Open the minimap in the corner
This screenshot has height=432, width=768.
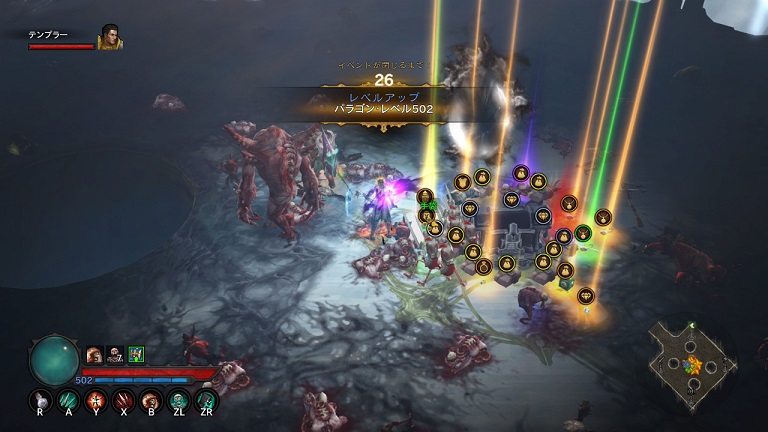[692, 360]
